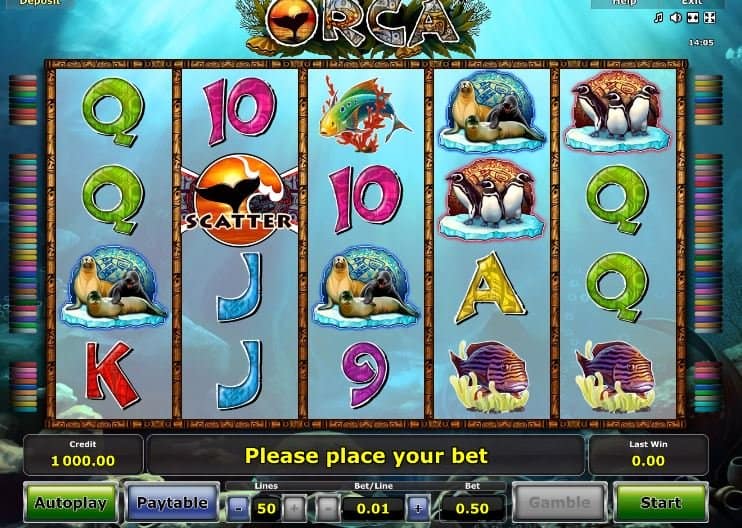Exit the game
The image size is (742, 528).
(692, 3)
